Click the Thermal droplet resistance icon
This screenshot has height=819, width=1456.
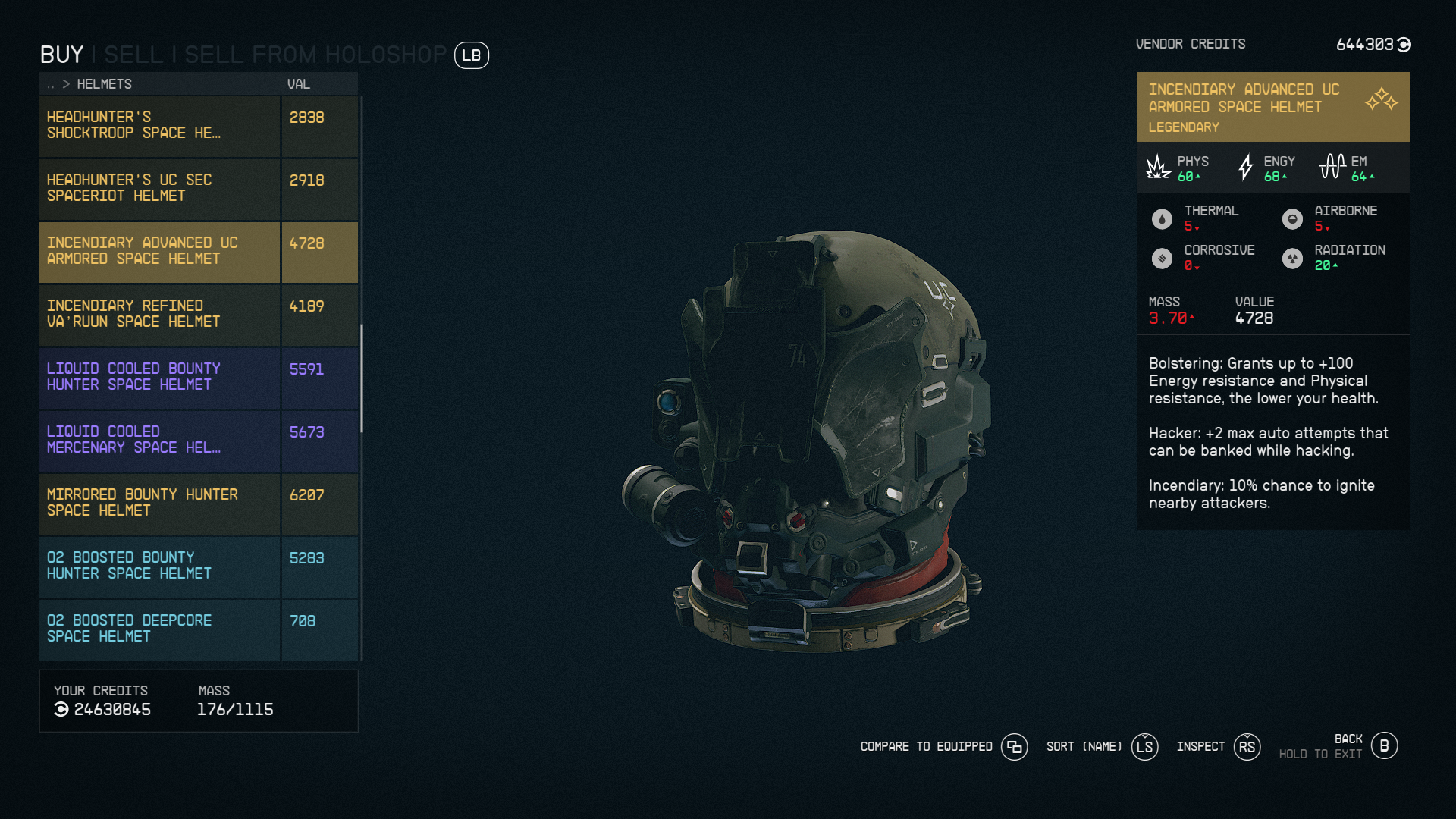[x=1162, y=219]
